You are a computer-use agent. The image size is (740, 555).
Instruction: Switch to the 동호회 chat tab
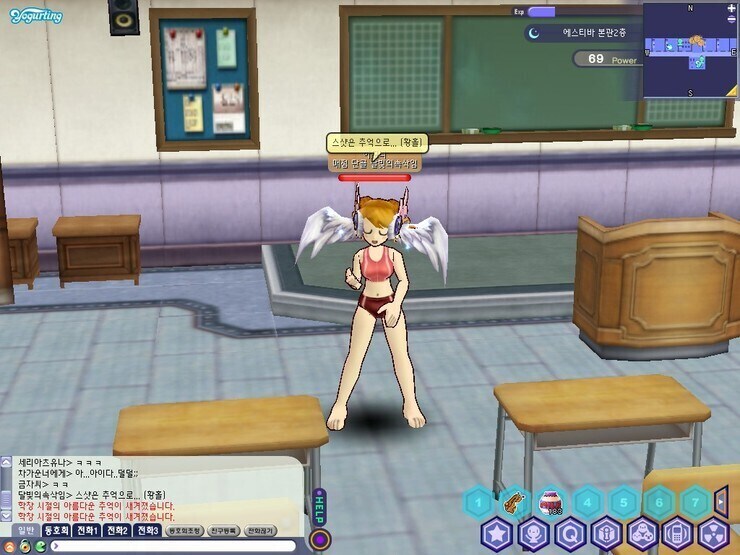55,531
